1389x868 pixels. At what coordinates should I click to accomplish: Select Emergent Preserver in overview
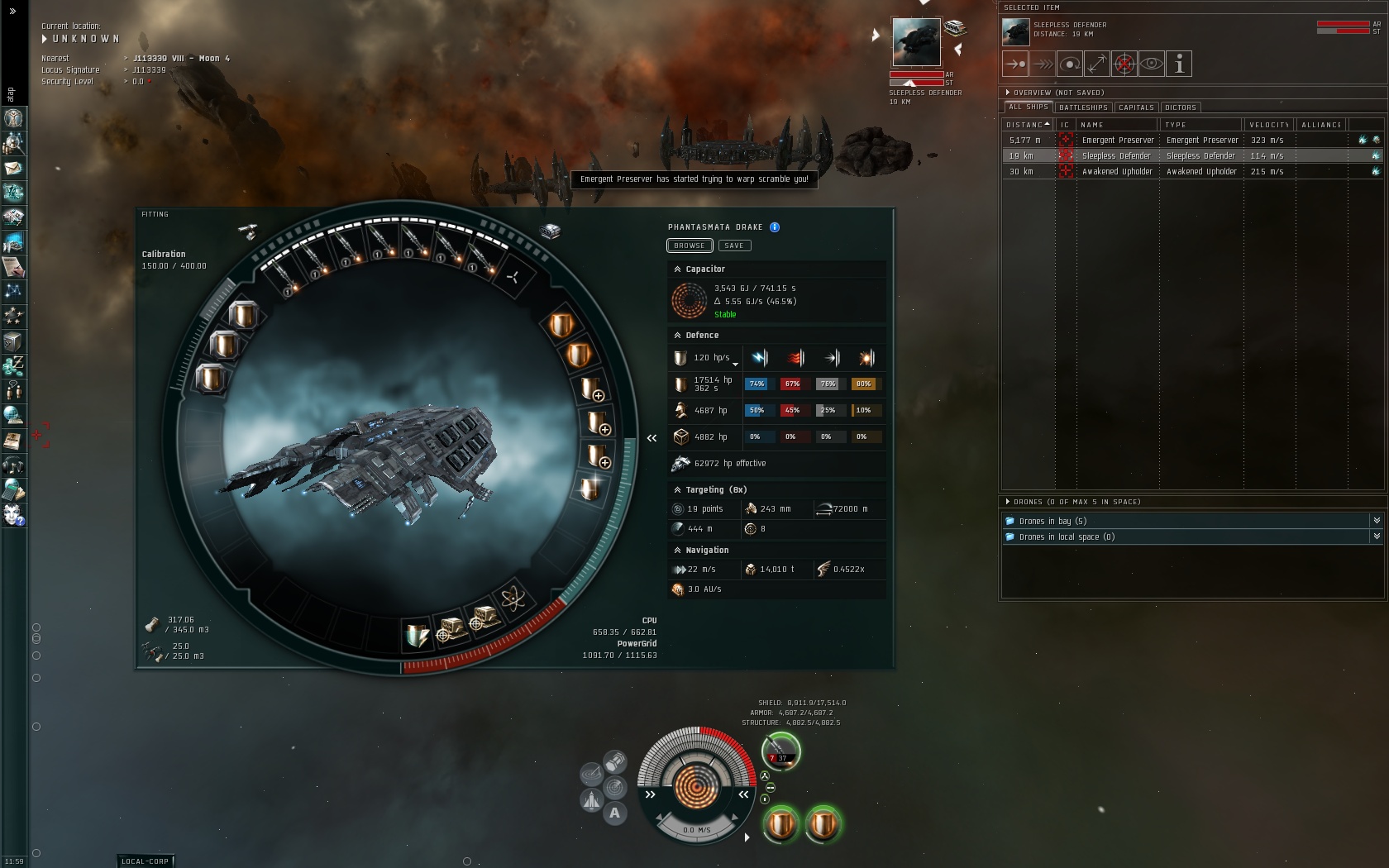click(1117, 141)
